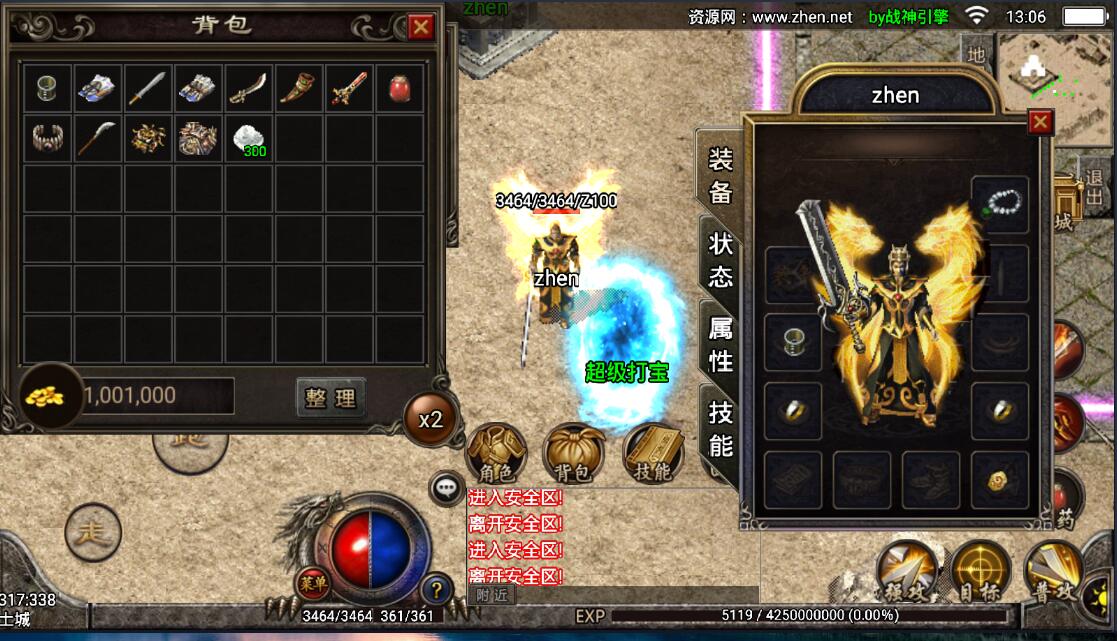The width and height of the screenshot is (1117, 641).
Task: Choose the white ore stack of 300
Action: click(x=247, y=138)
